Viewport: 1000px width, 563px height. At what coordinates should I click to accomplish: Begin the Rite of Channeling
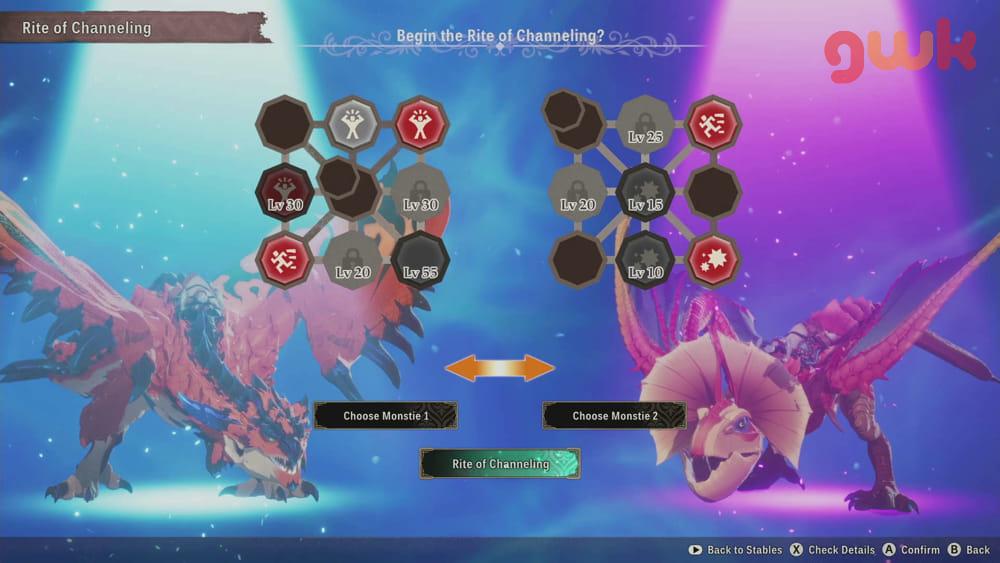click(500, 464)
